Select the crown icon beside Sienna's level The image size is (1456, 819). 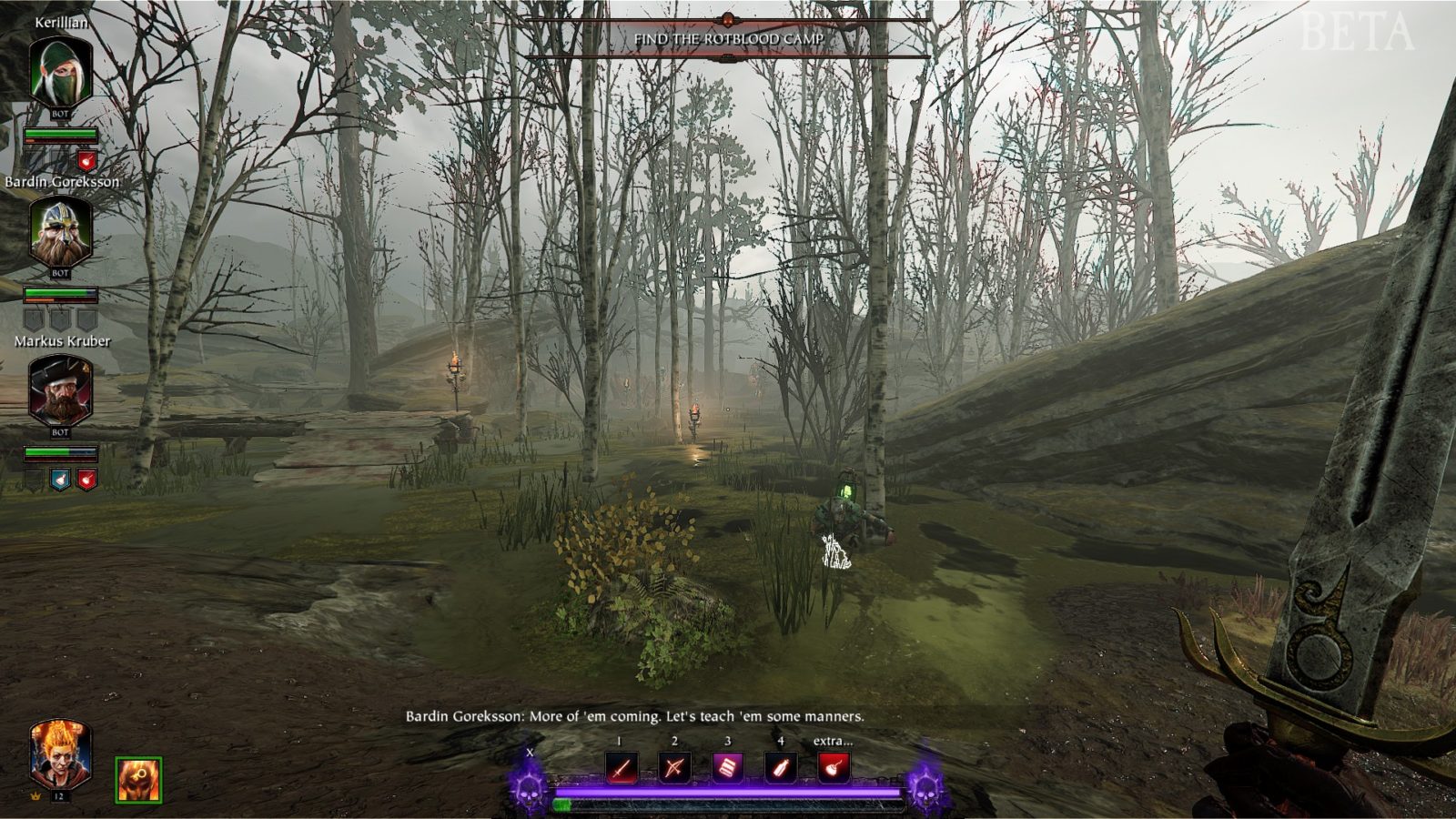click(x=35, y=796)
